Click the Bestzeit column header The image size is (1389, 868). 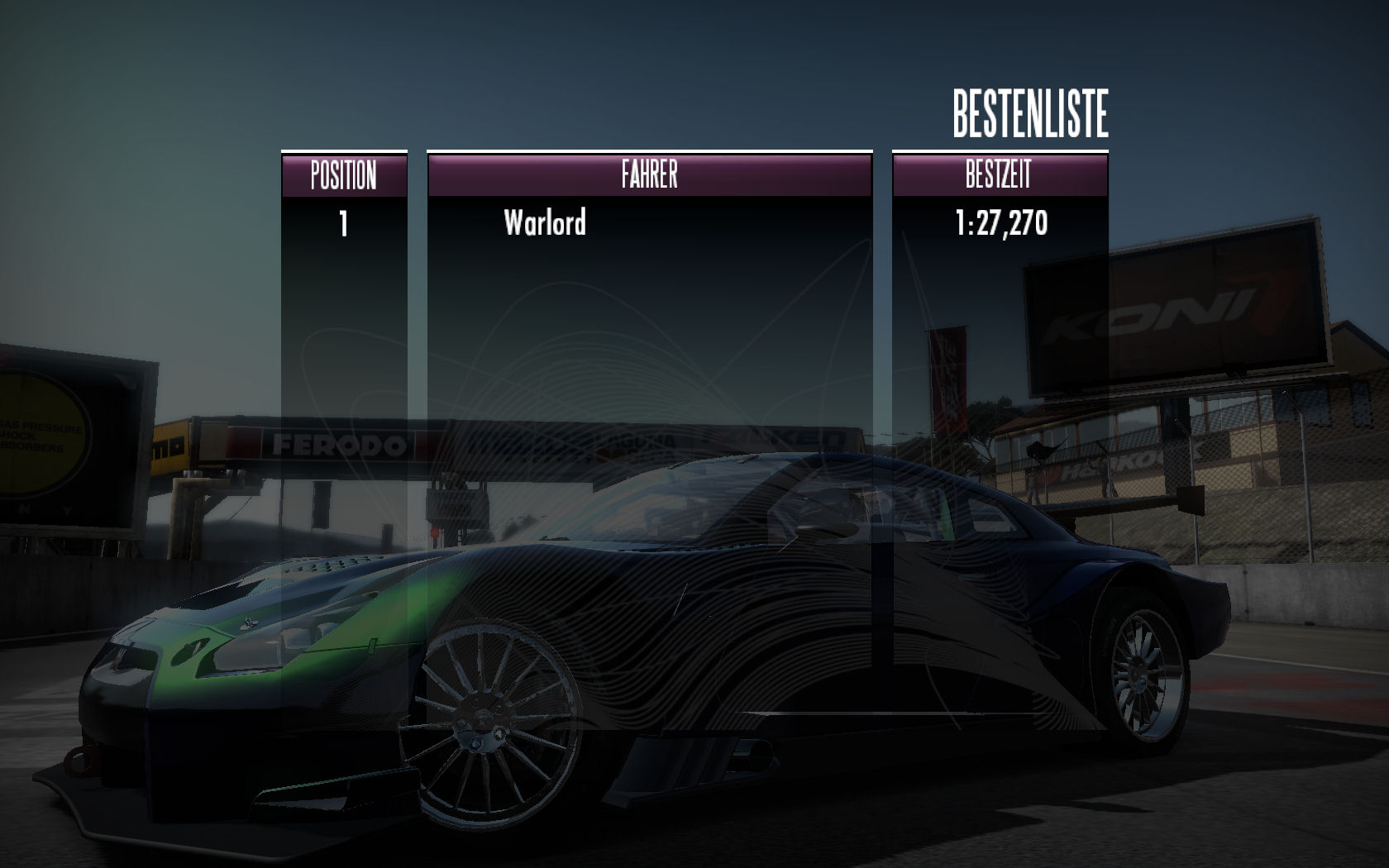pos(999,175)
